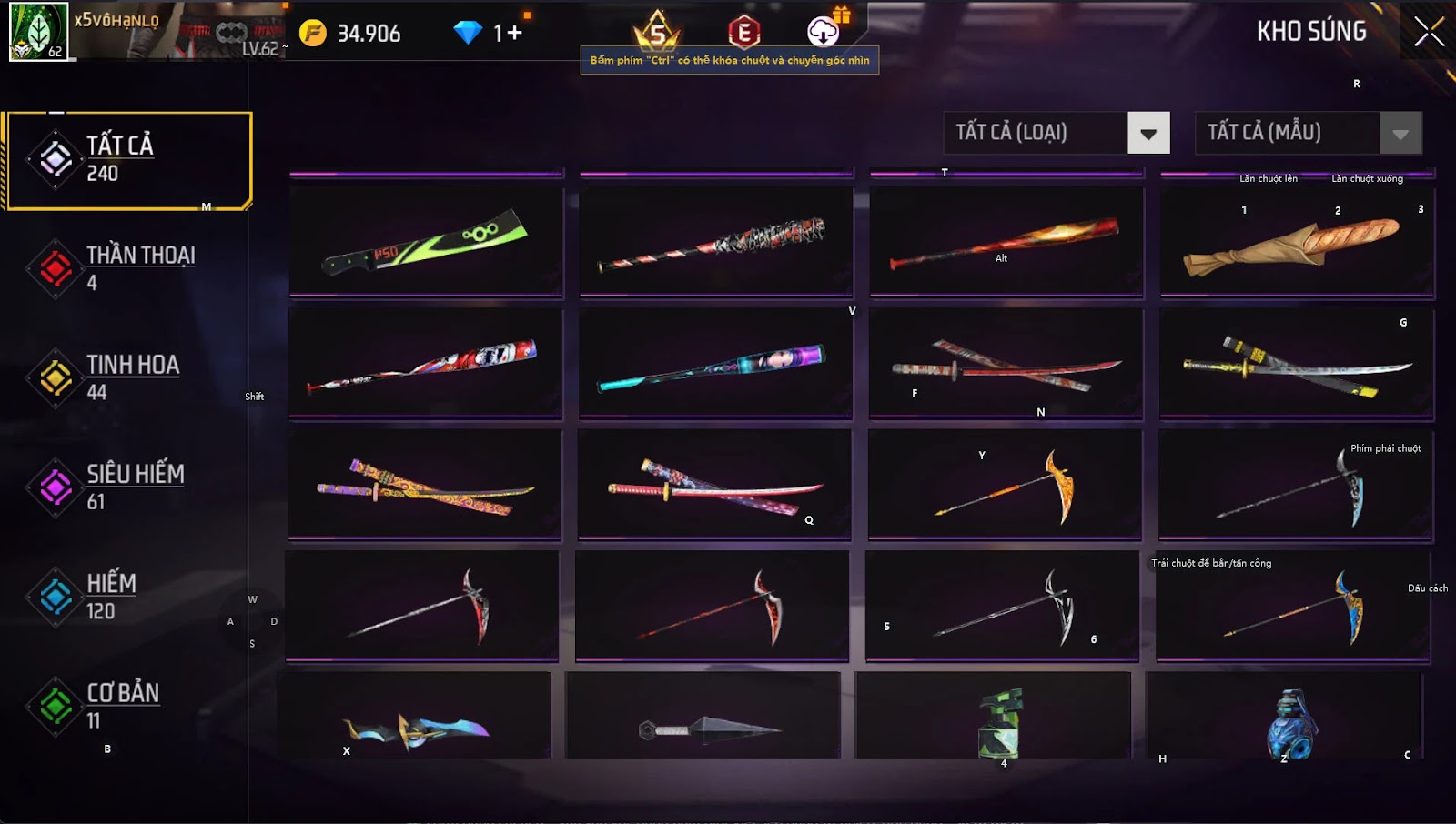Image resolution: width=1456 pixels, height=824 pixels.
Task: Close the Kho Súng screen
Action: point(1429,32)
